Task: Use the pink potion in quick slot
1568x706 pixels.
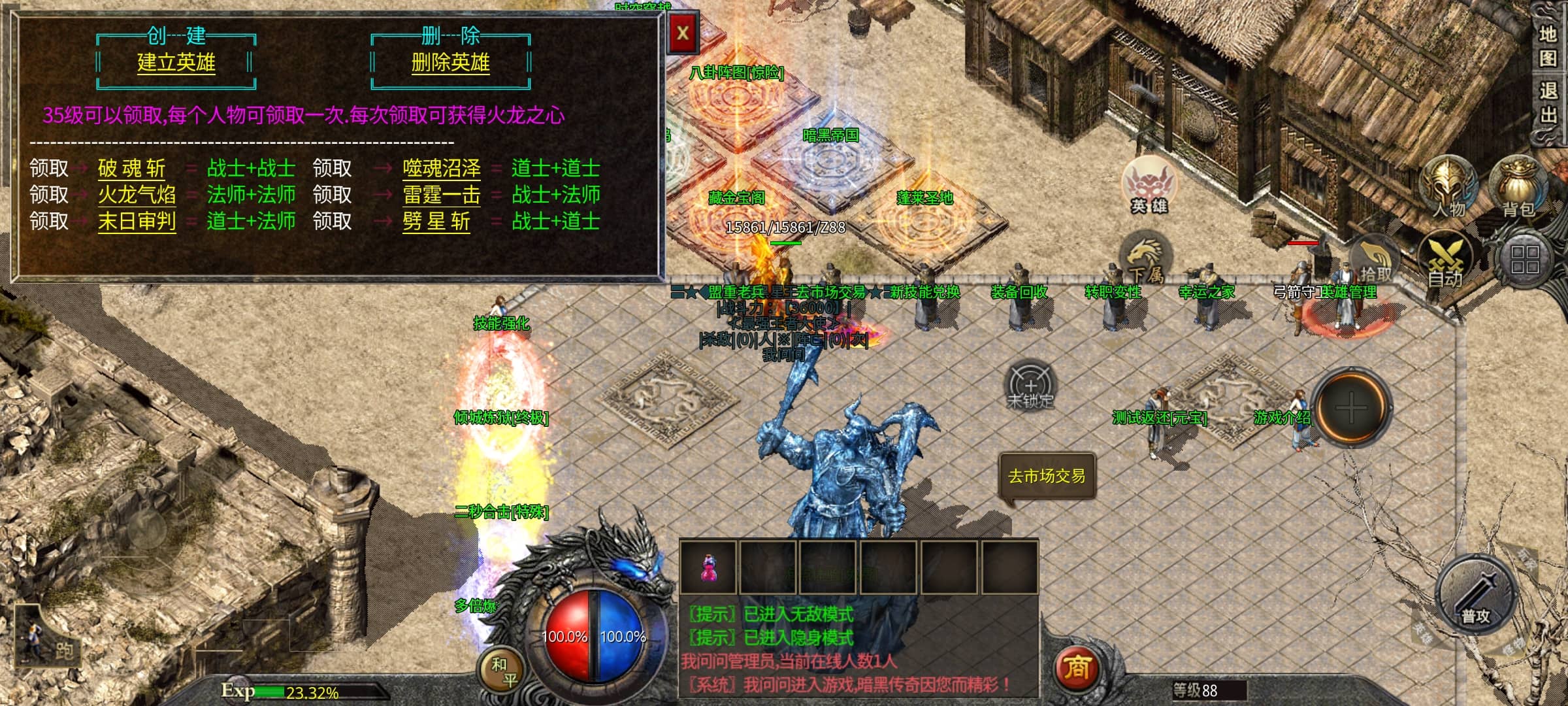Action: click(x=708, y=567)
